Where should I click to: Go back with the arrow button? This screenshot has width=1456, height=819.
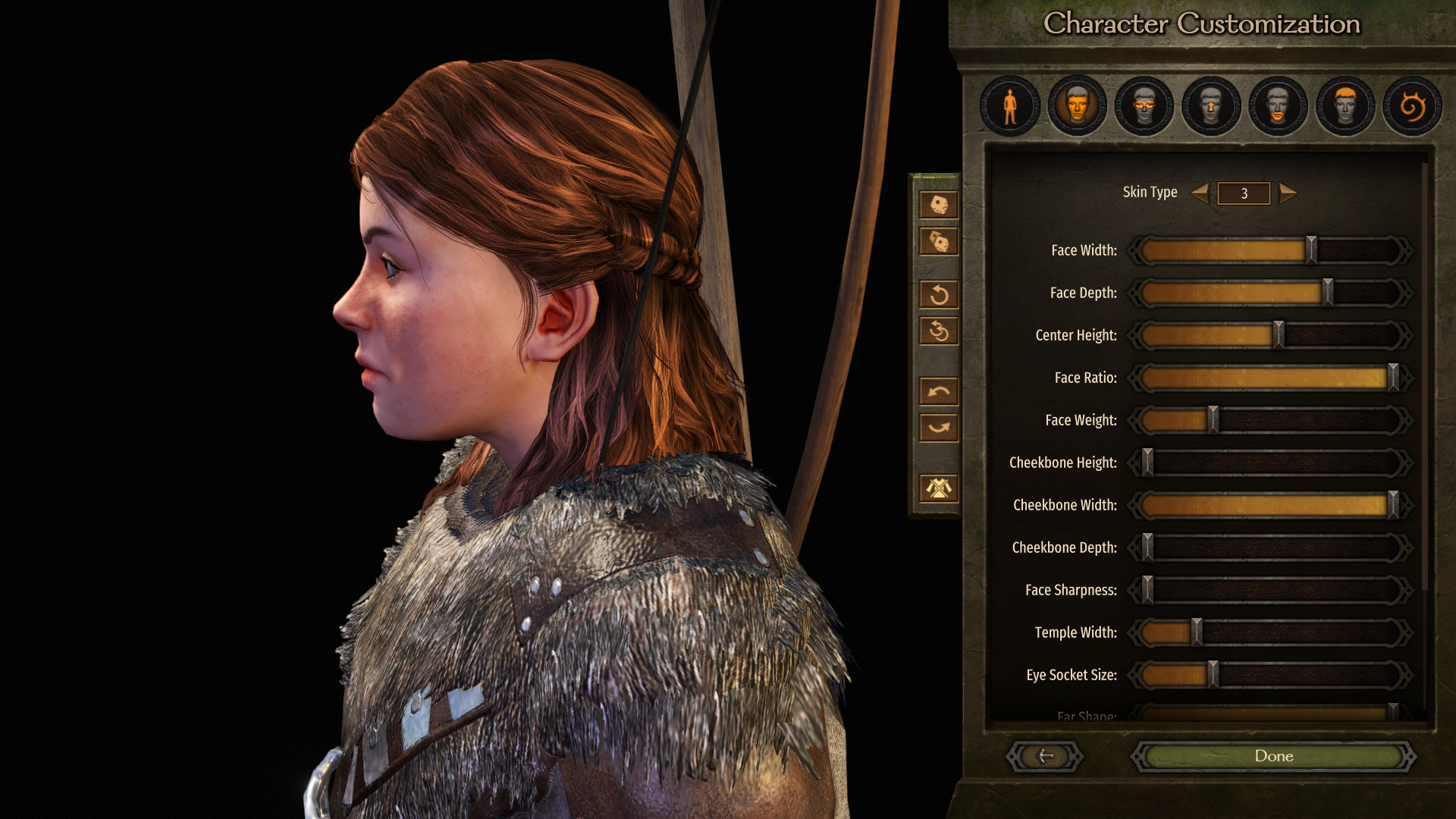click(x=1045, y=756)
